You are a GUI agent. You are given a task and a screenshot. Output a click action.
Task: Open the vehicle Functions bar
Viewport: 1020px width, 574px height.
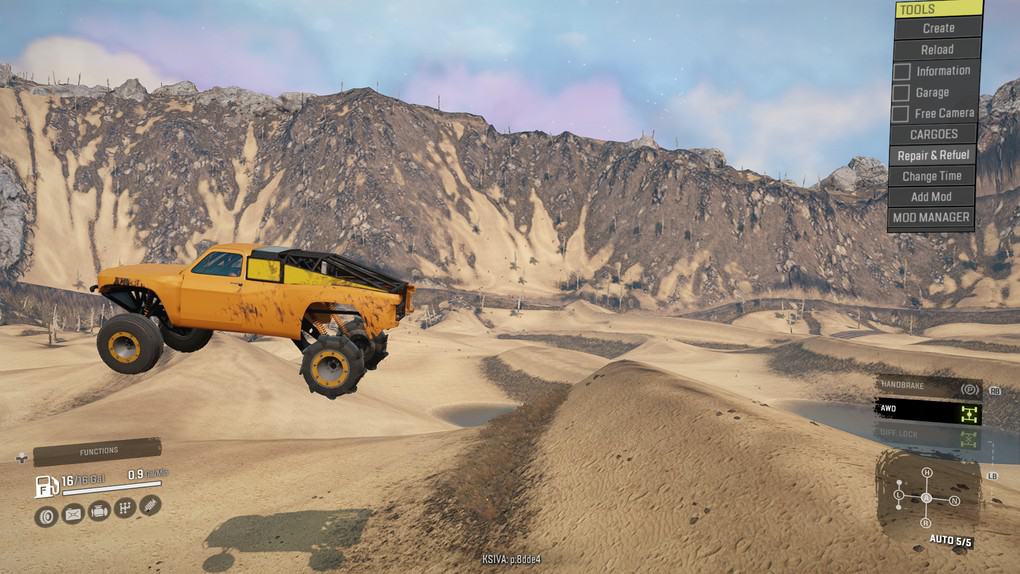click(x=97, y=452)
